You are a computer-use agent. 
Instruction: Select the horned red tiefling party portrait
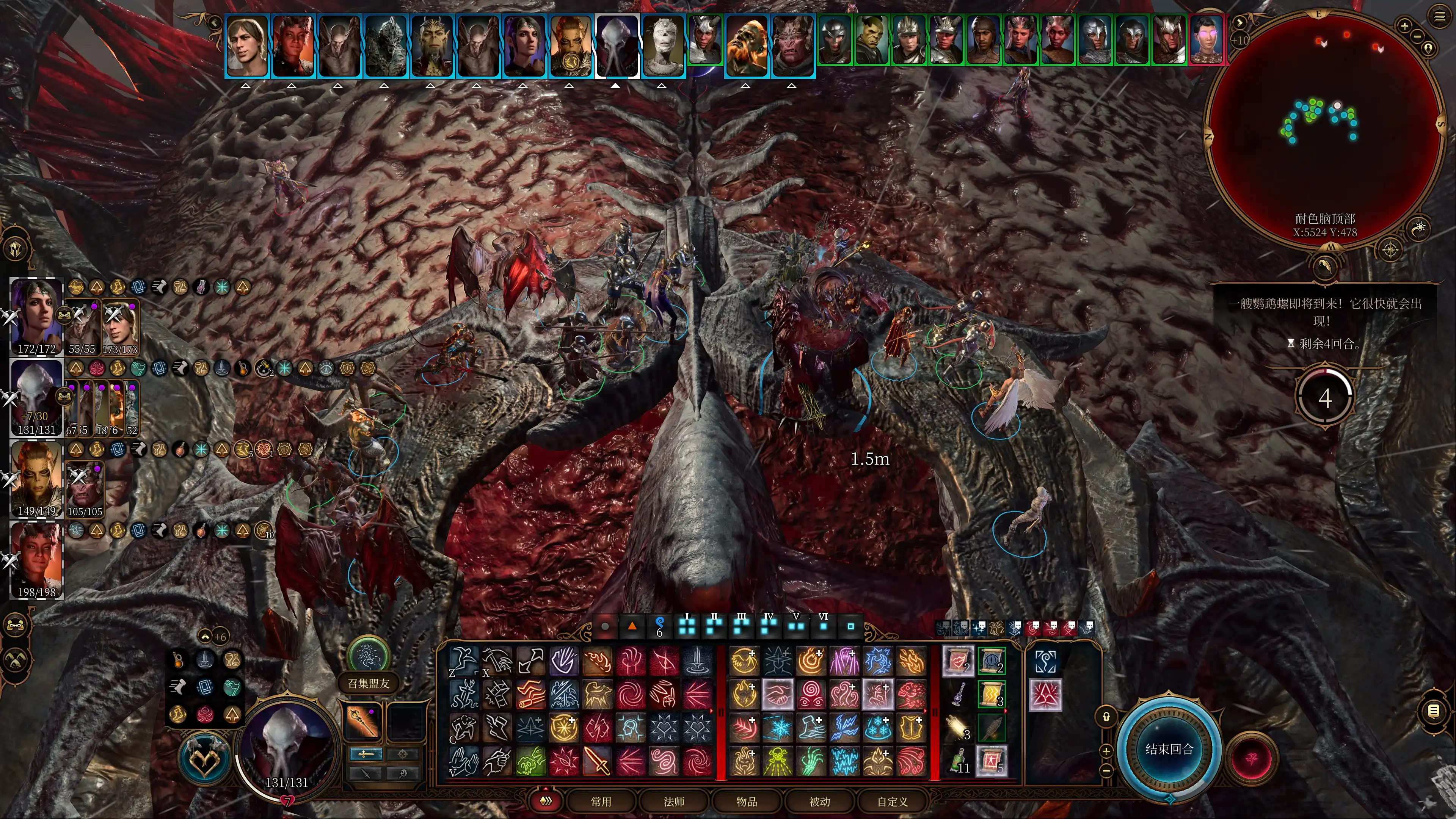37,554
